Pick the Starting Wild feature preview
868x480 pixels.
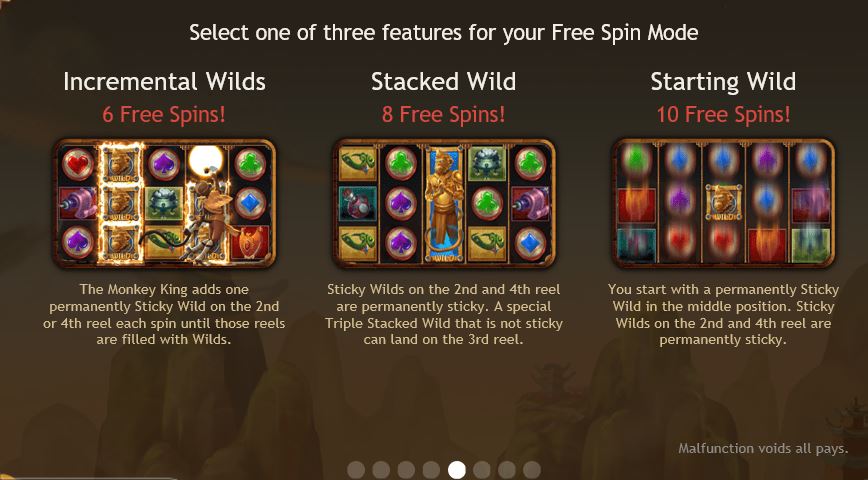coord(722,205)
